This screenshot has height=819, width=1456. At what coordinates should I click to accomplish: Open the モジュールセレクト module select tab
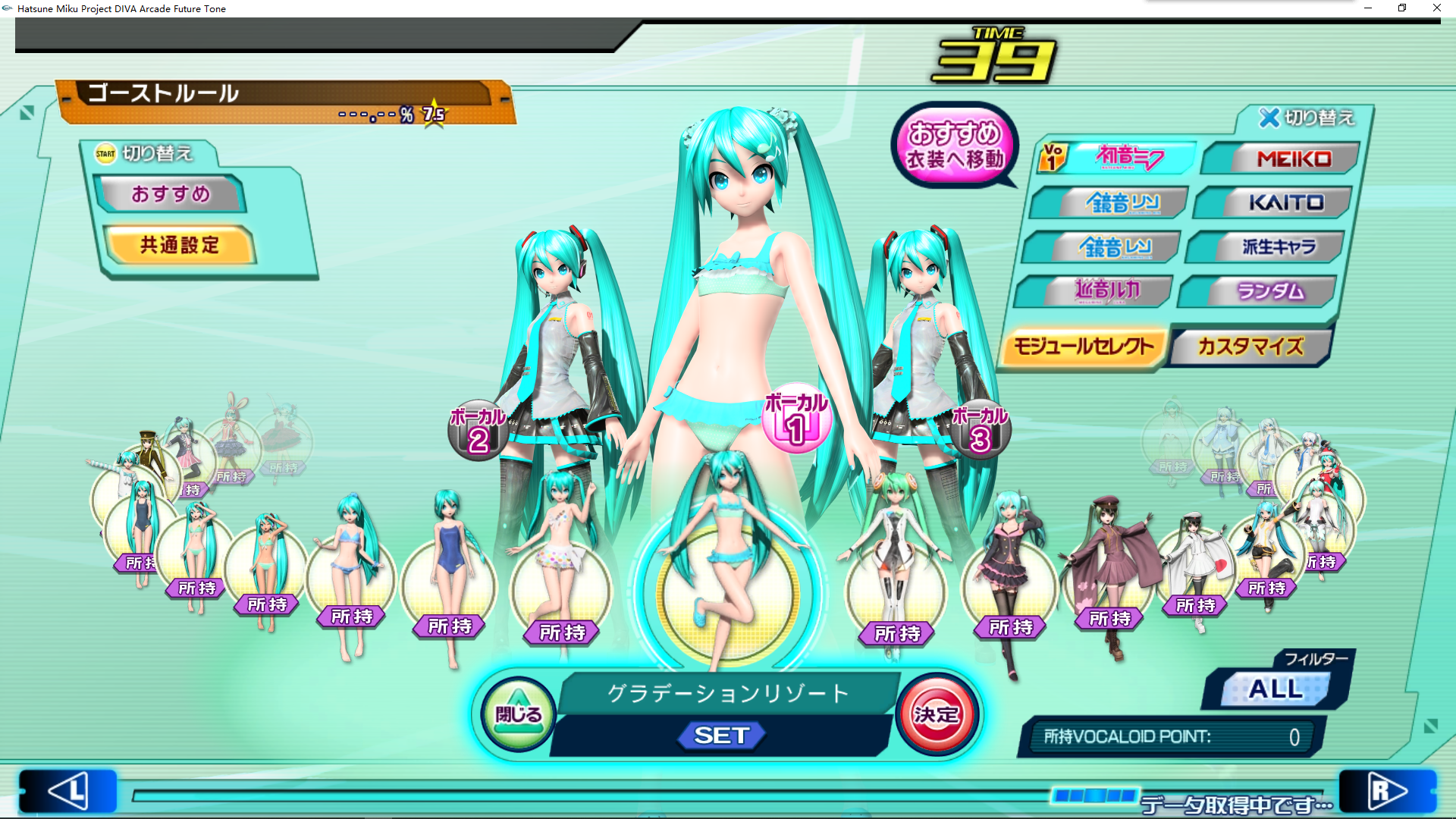1084,347
